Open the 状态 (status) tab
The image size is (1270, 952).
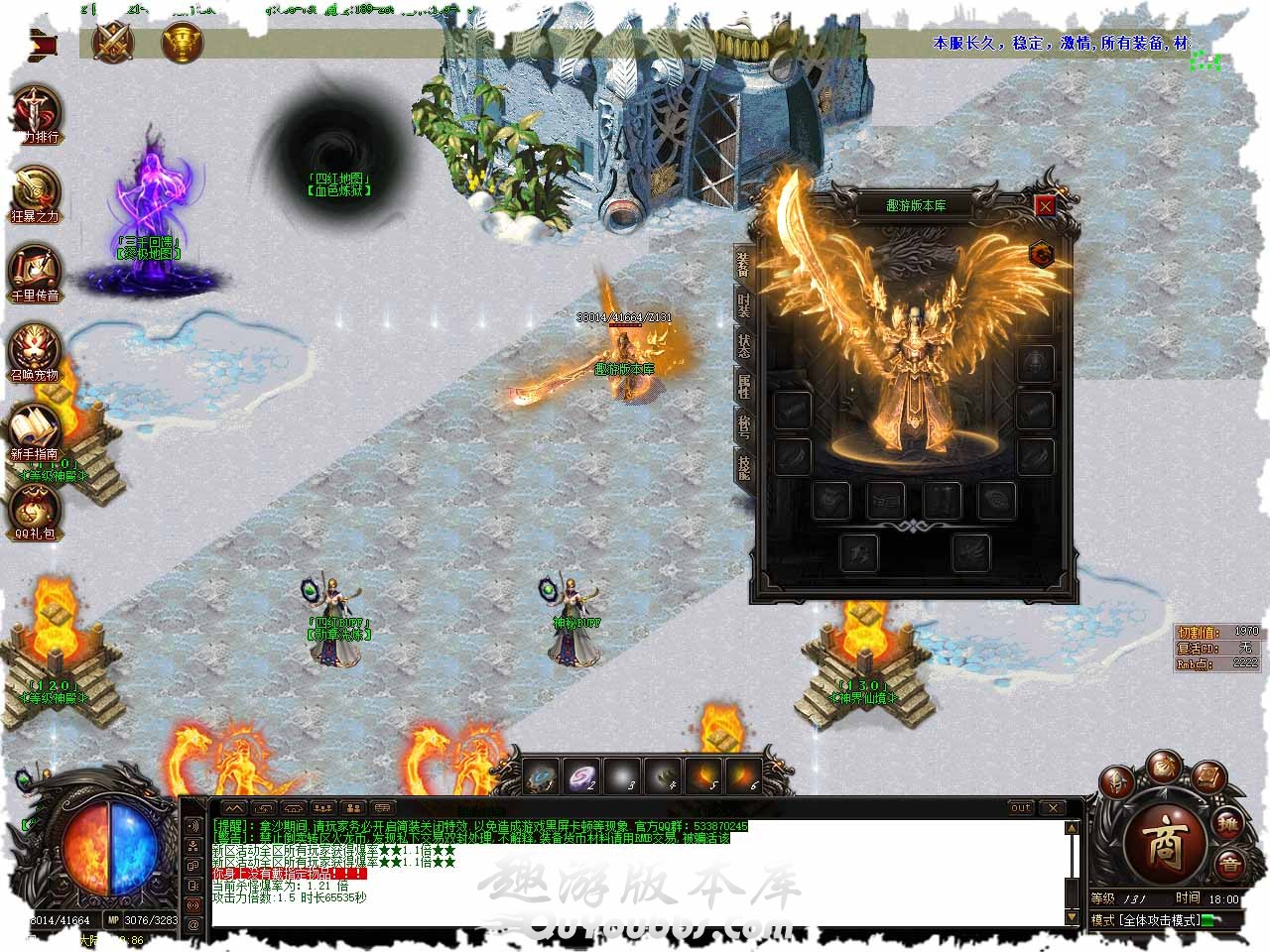(x=744, y=345)
